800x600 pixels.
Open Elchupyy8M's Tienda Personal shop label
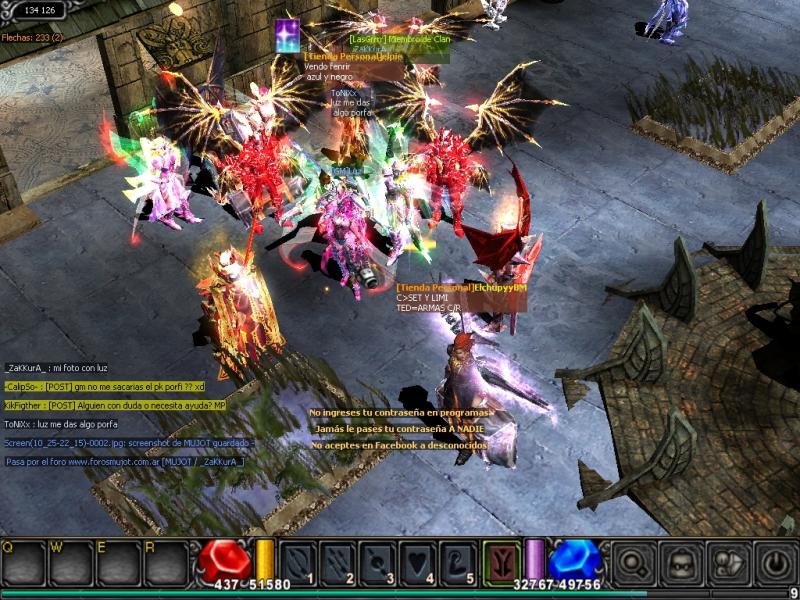point(461,288)
